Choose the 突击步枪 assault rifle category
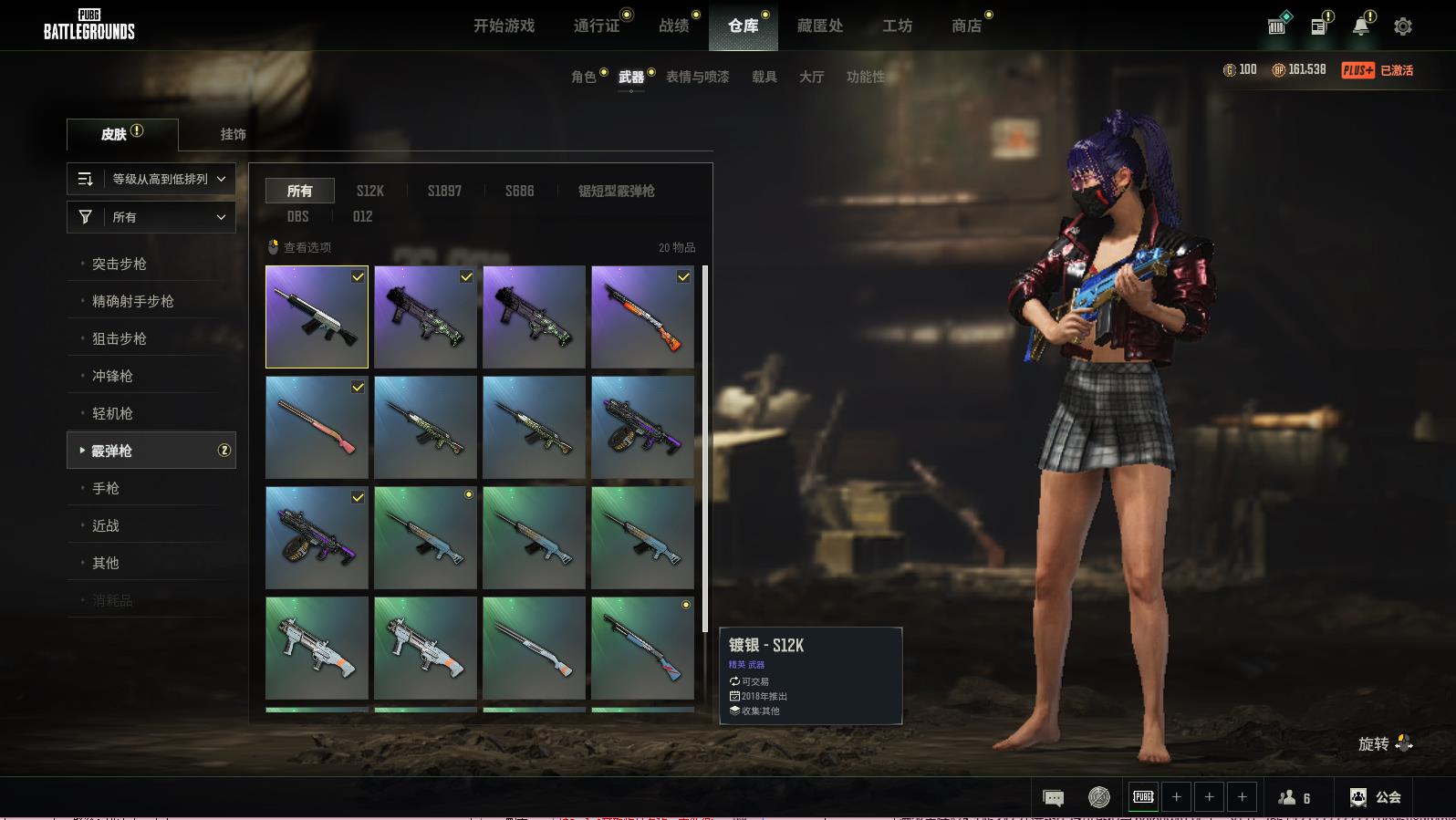1456x820 pixels. [x=120, y=264]
